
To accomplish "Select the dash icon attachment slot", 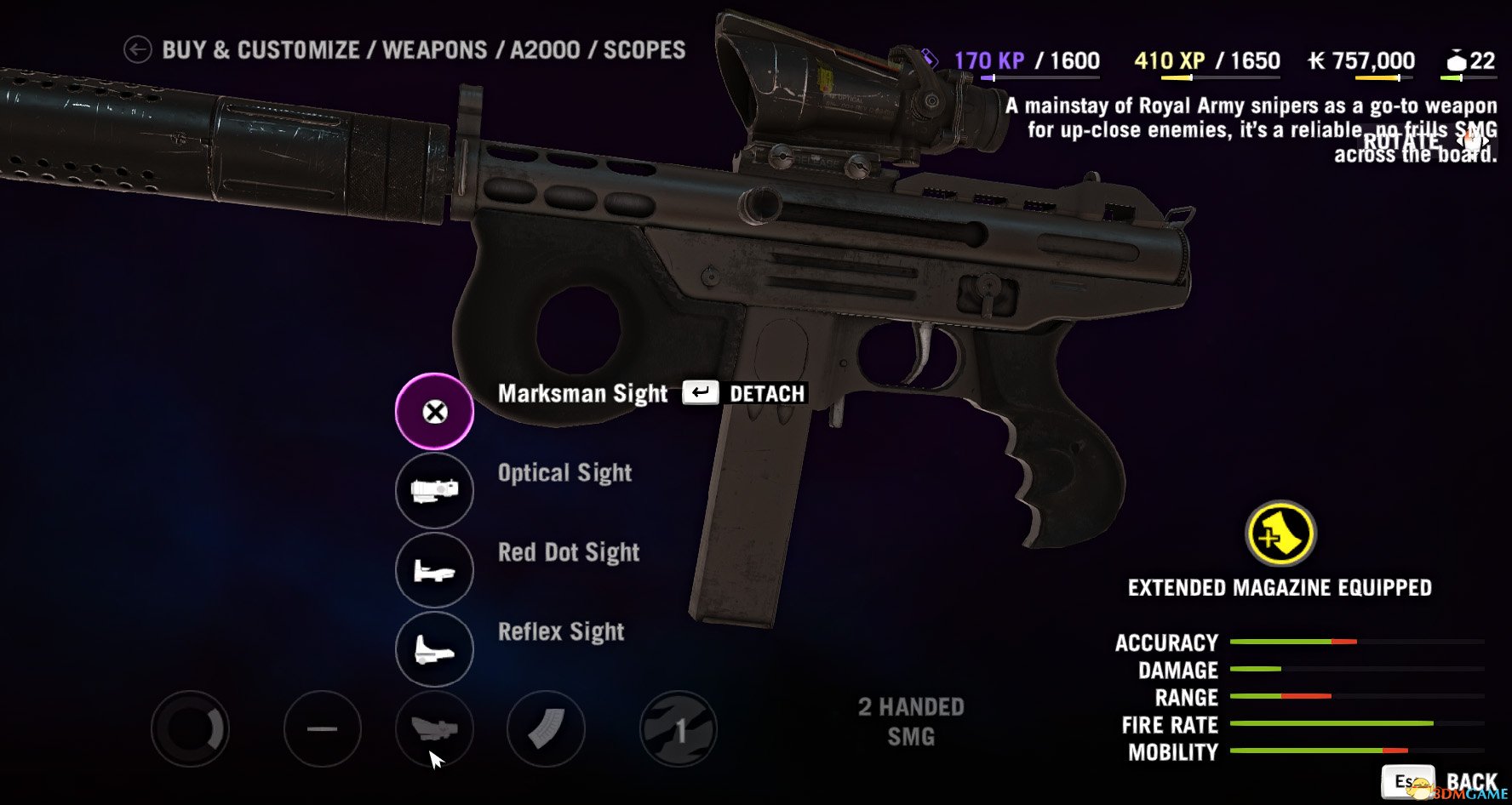I will (x=322, y=729).
